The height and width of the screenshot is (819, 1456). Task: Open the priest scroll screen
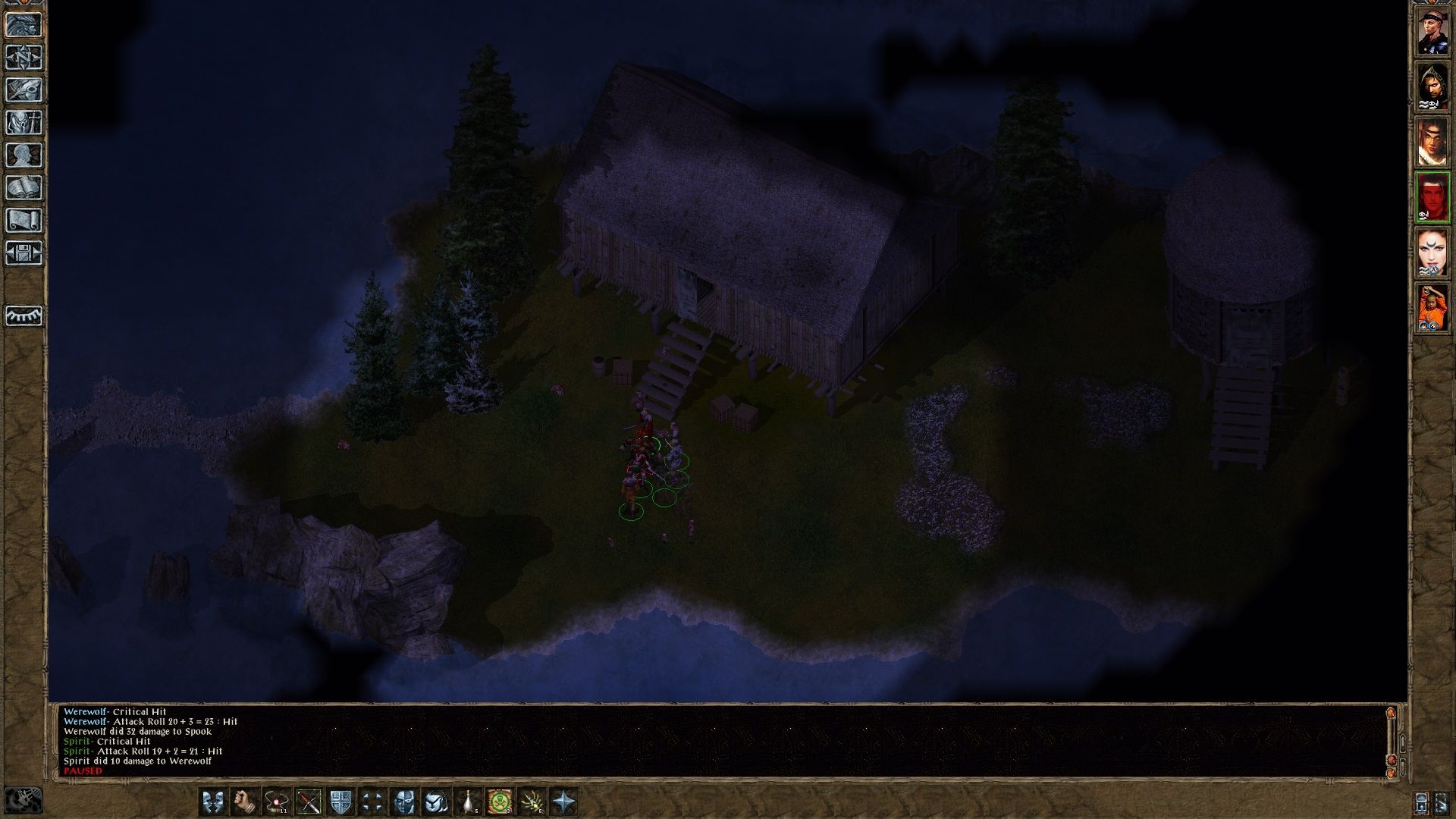click(24, 221)
